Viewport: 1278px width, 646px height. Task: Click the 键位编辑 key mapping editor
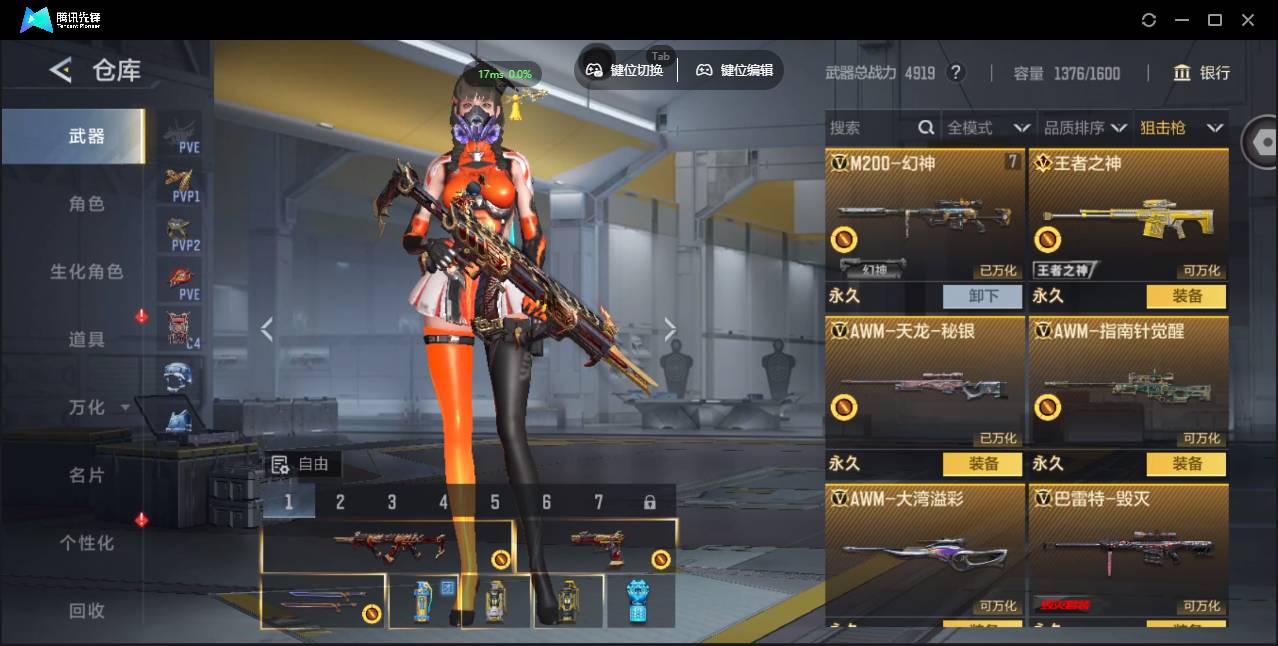pos(735,70)
